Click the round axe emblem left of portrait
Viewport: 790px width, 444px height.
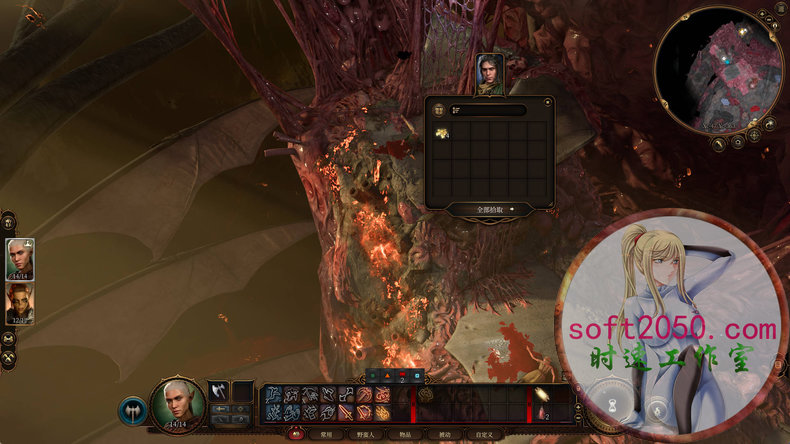tap(133, 409)
